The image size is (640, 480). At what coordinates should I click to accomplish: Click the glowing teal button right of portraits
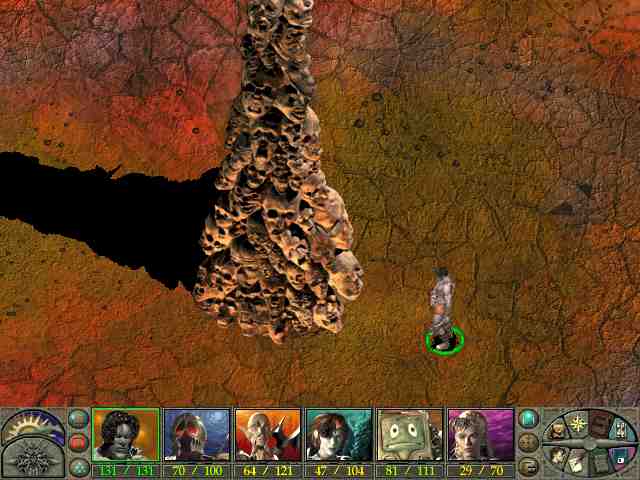click(529, 419)
